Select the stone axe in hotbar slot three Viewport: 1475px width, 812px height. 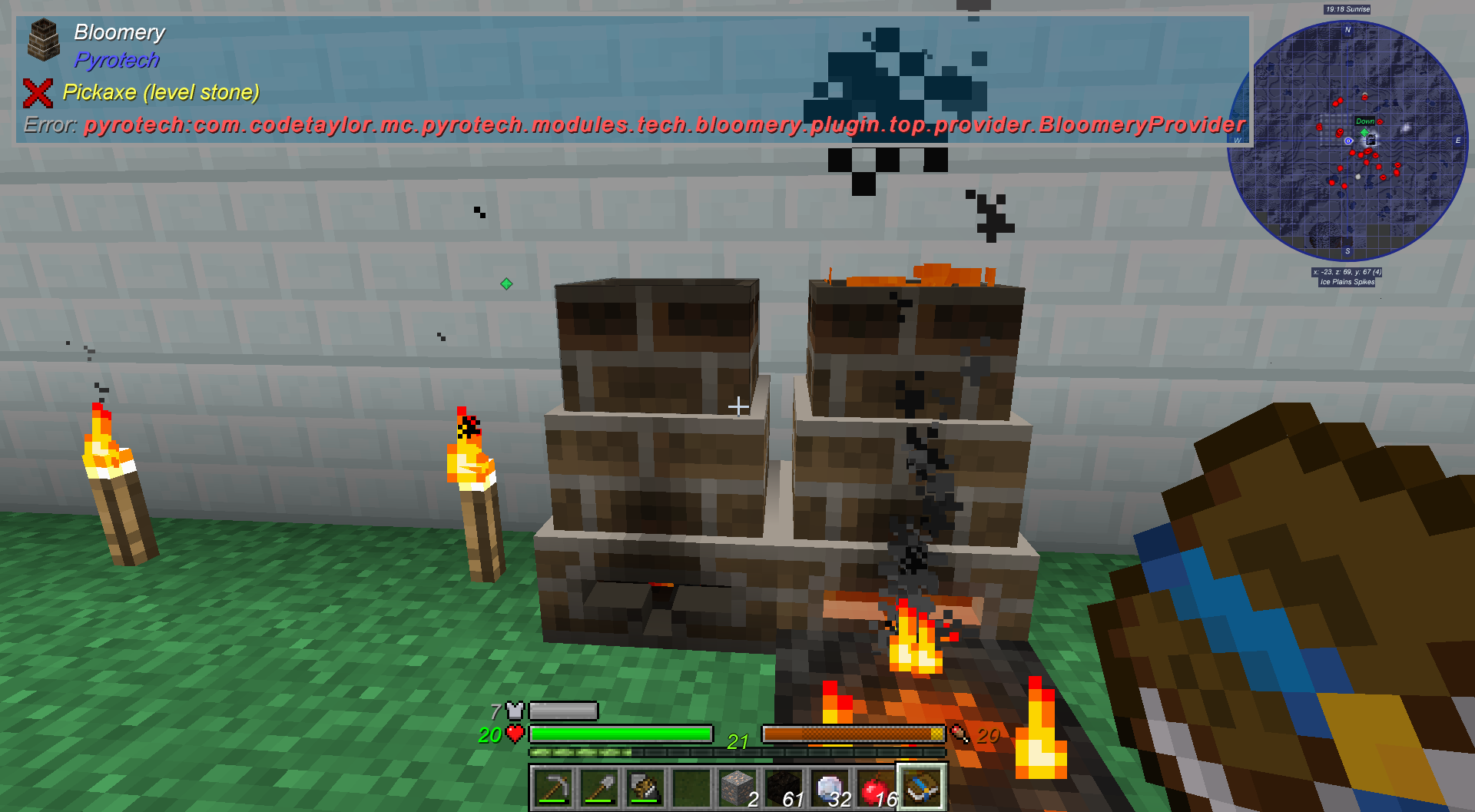[x=644, y=785]
